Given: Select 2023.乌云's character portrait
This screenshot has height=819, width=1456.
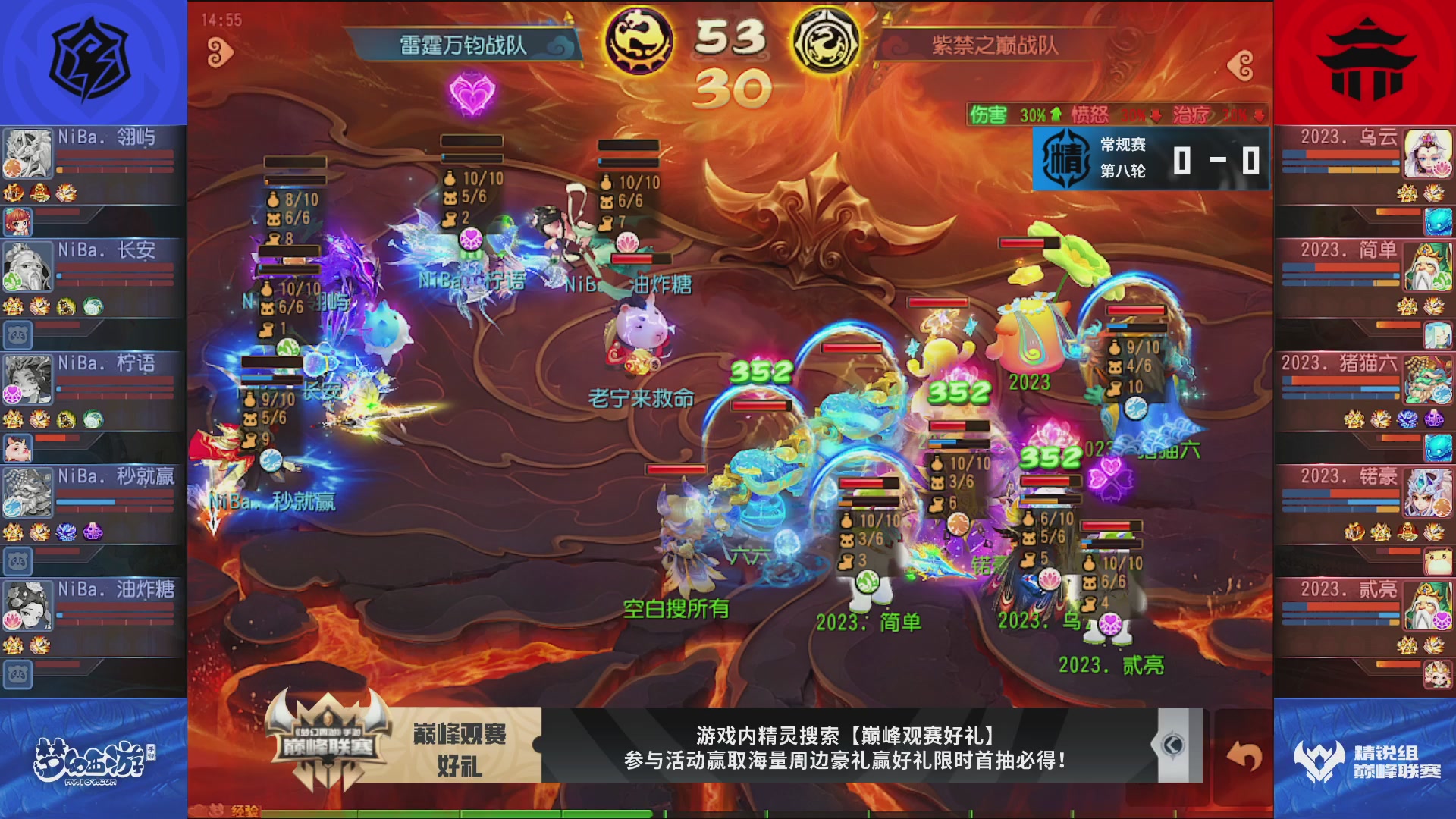Looking at the screenshot, I should 1429,152.
